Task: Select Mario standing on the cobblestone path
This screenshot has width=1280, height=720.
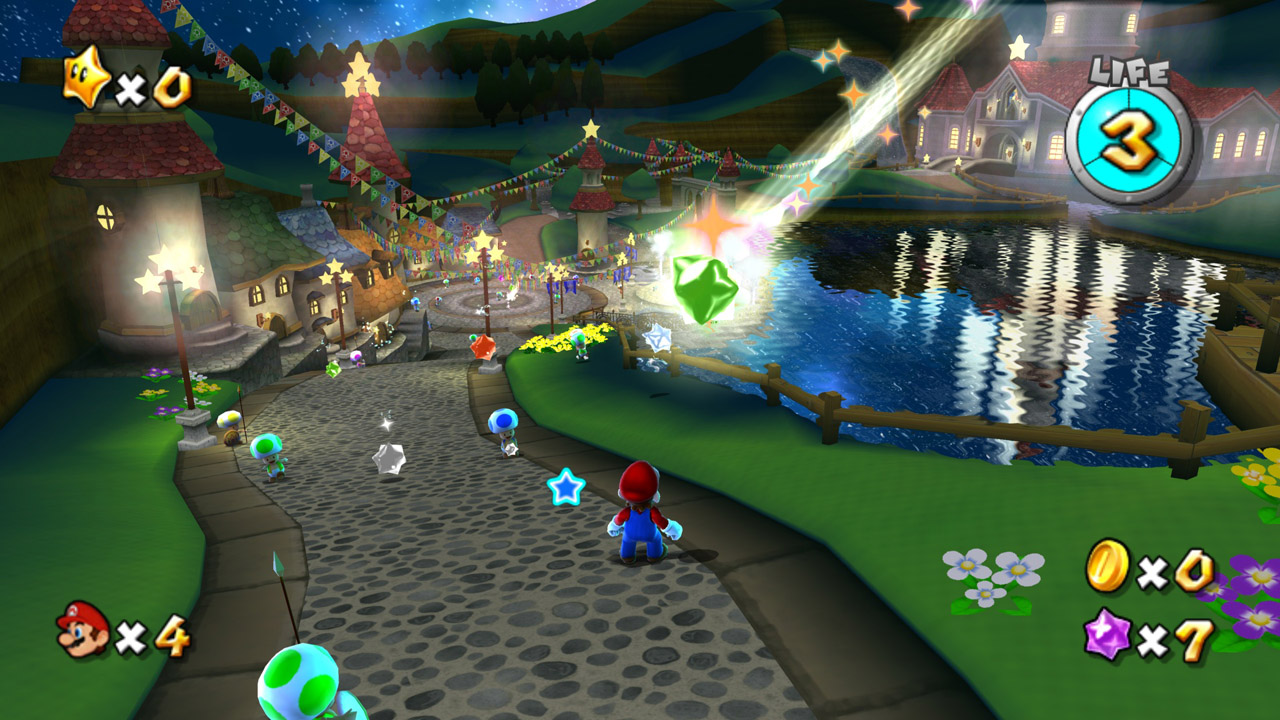Action: coord(640,520)
